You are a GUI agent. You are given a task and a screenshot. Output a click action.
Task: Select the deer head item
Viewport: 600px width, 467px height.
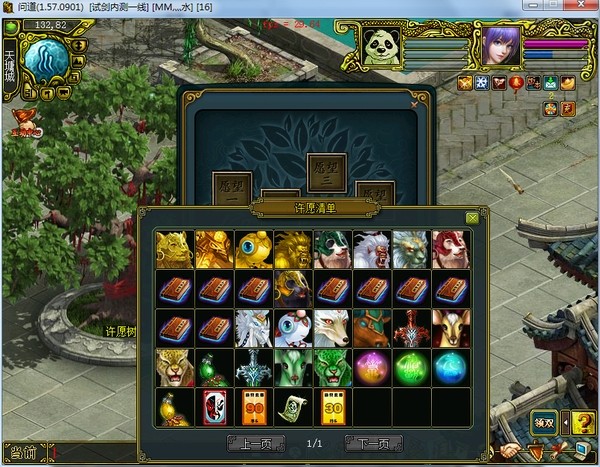(450, 328)
